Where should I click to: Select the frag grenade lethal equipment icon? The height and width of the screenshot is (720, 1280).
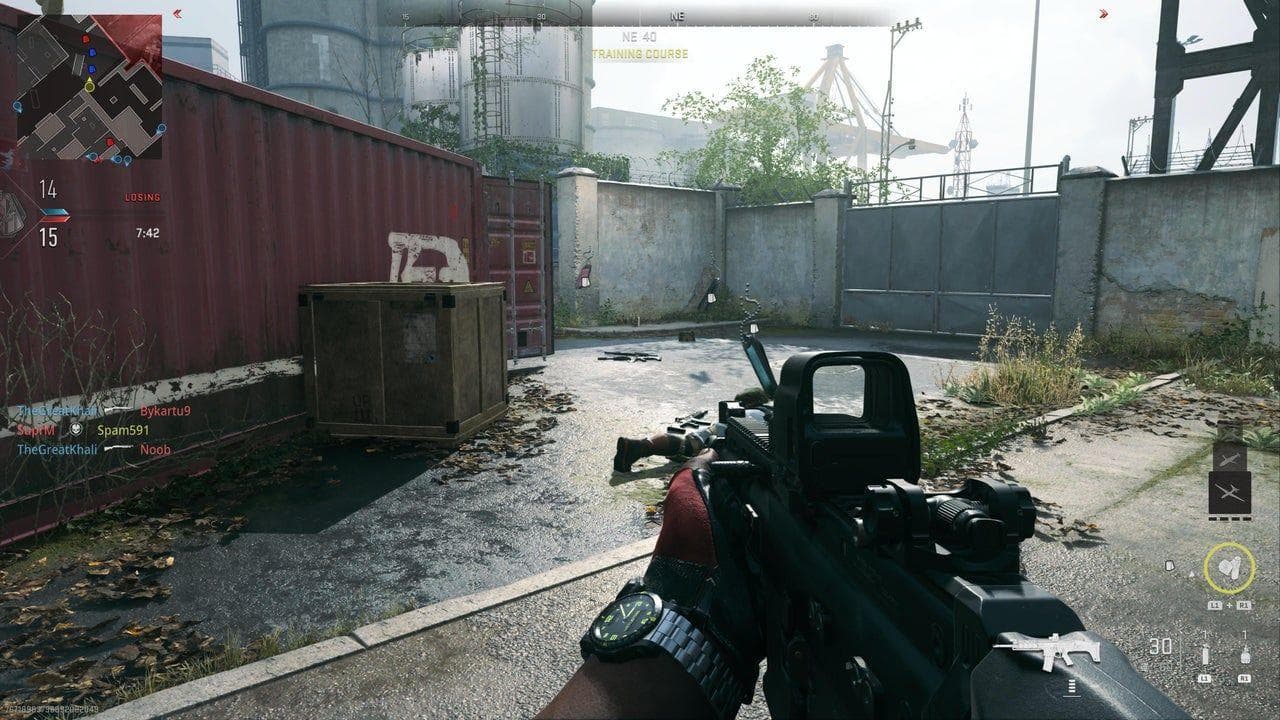point(1245,656)
